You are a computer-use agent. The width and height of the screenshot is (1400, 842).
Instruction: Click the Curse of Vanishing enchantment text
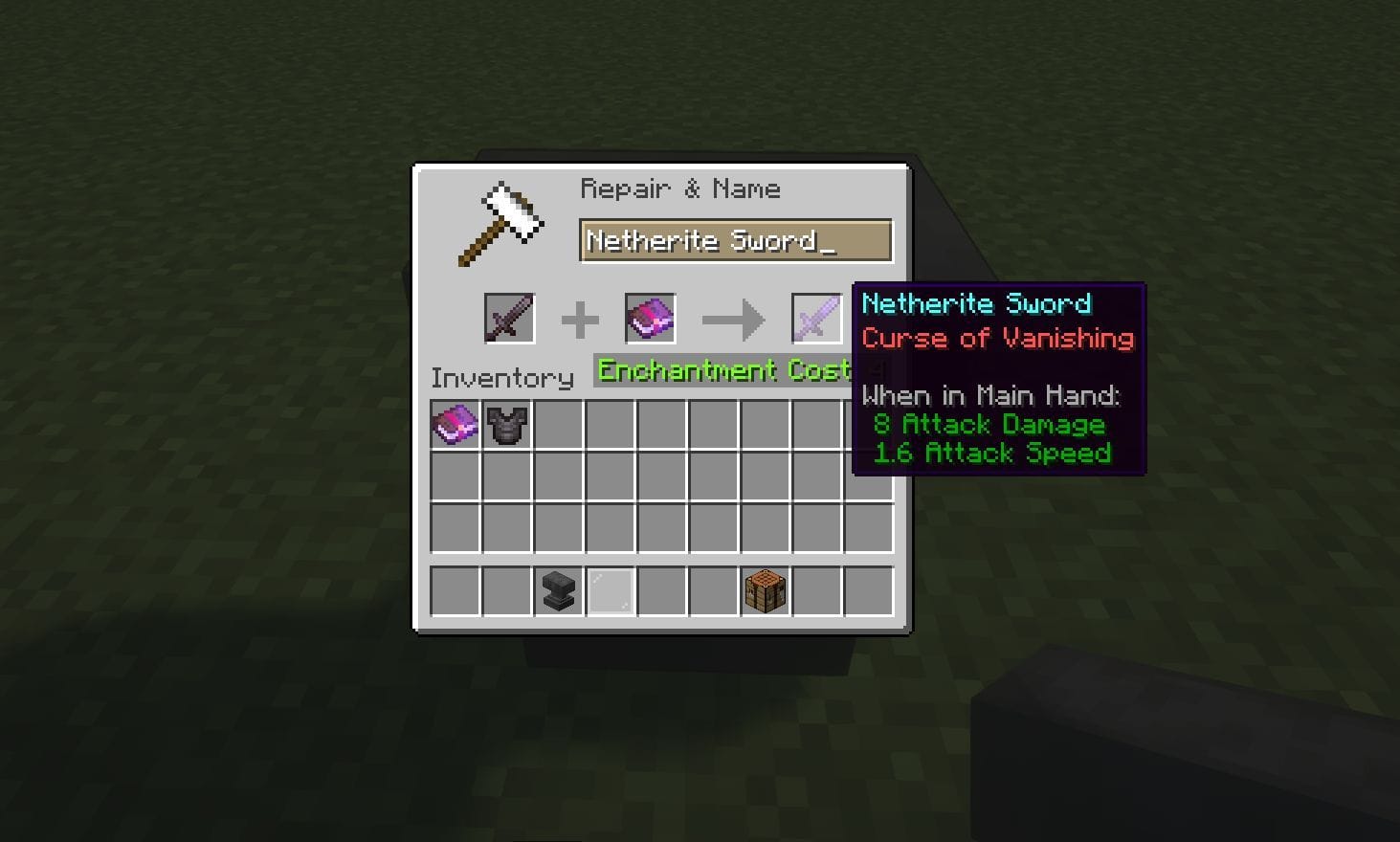tap(996, 338)
